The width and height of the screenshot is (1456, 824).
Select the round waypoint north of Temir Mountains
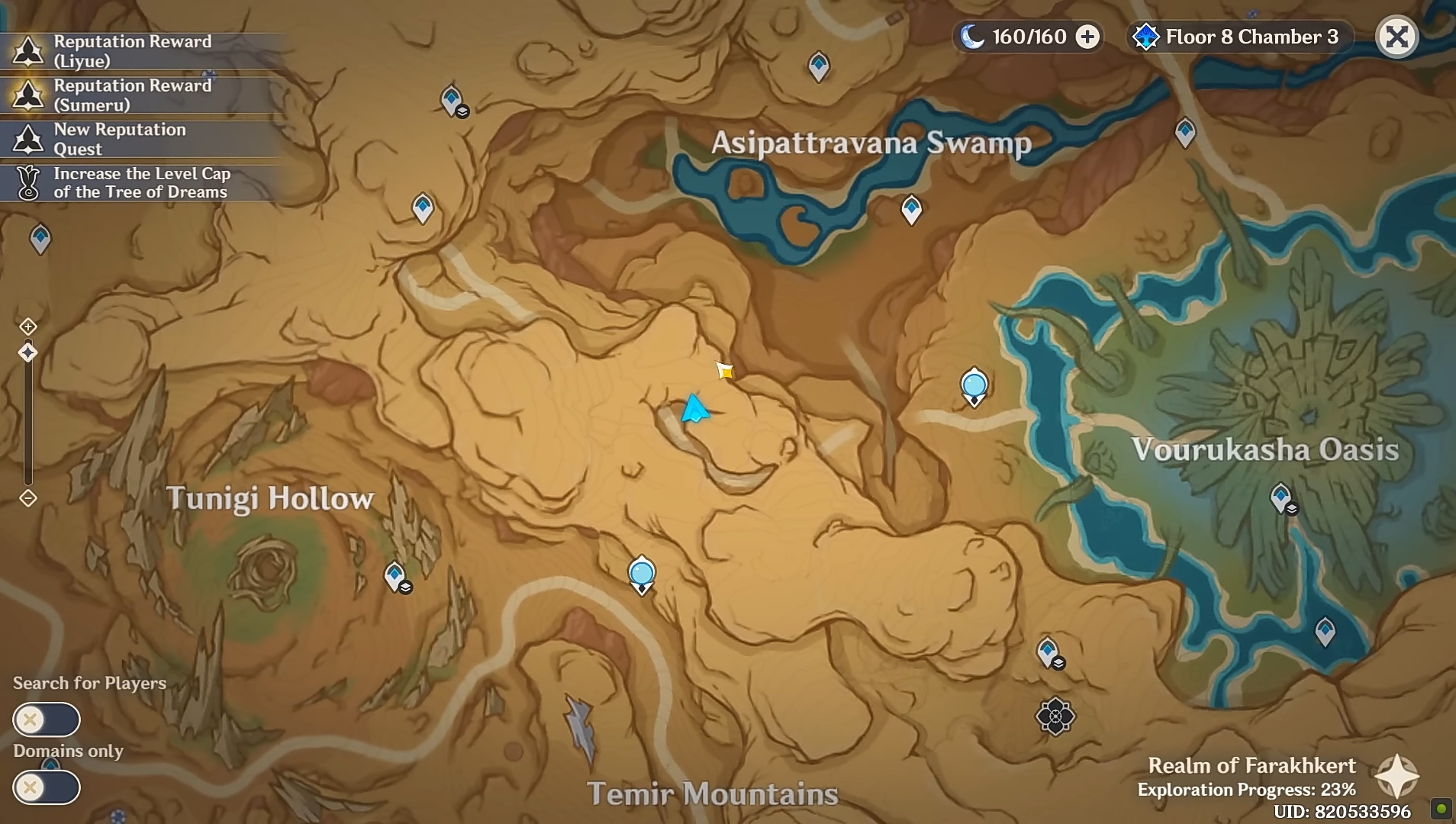pos(642,572)
